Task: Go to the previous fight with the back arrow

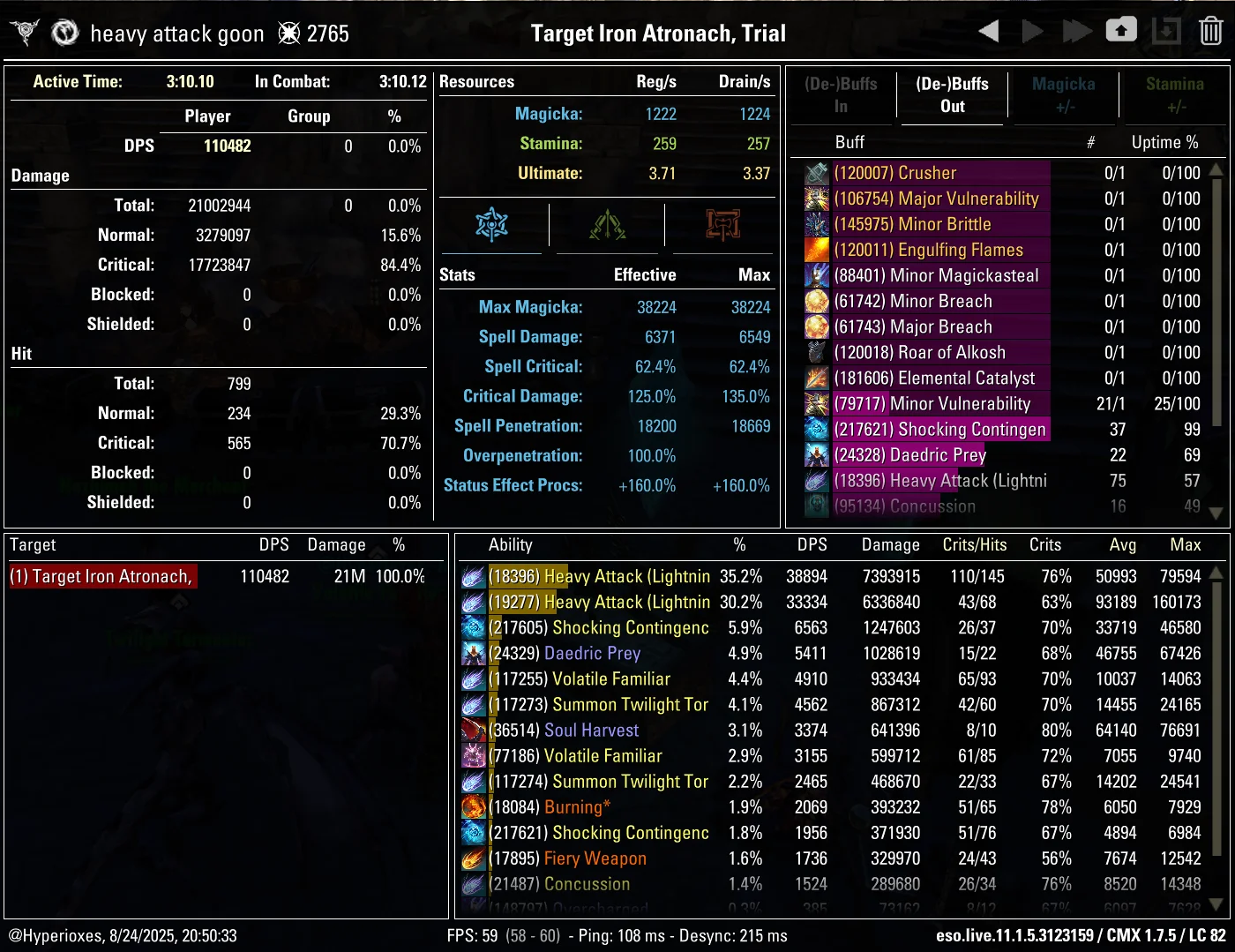Action: click(x=987, y=31)
